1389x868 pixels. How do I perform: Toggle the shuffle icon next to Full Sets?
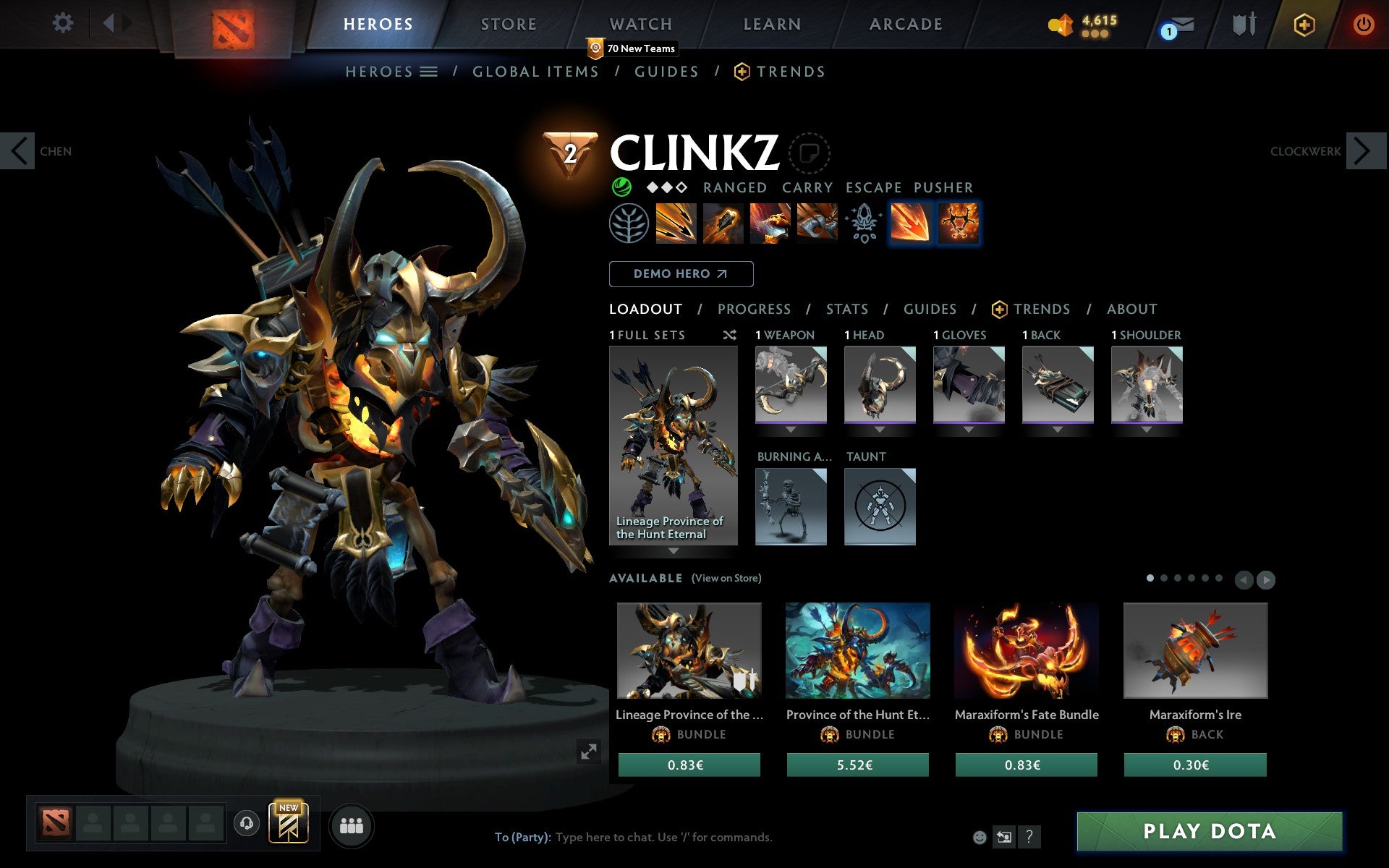[729, 335]
